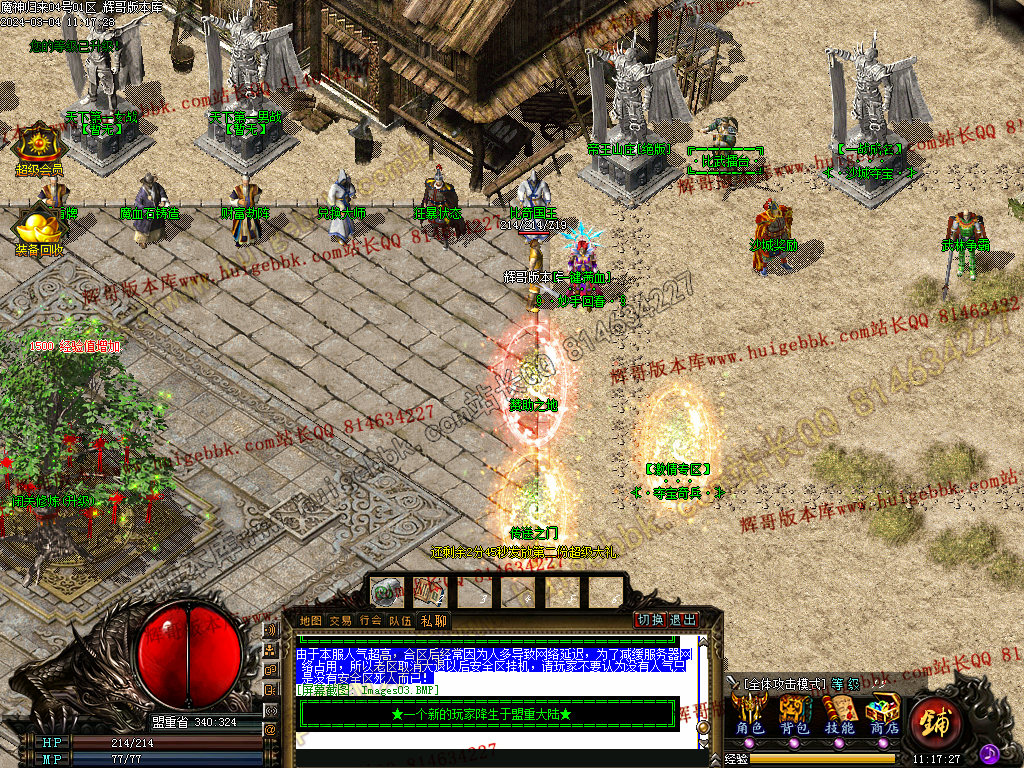Open the 角色 character panel
1024x768 pixels.
751,712
